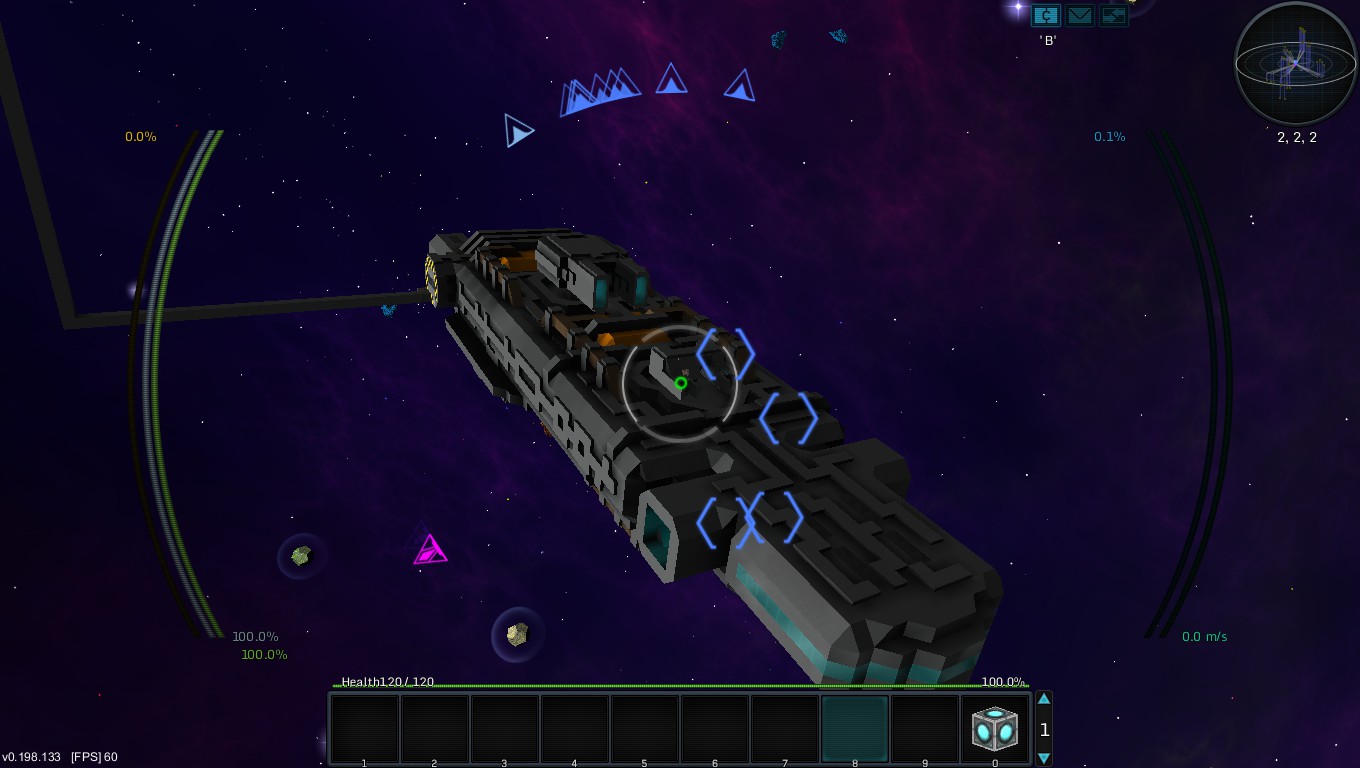
Task: Switch to the next hotbar with up arrow
Action: click(x=1044, y=699)
